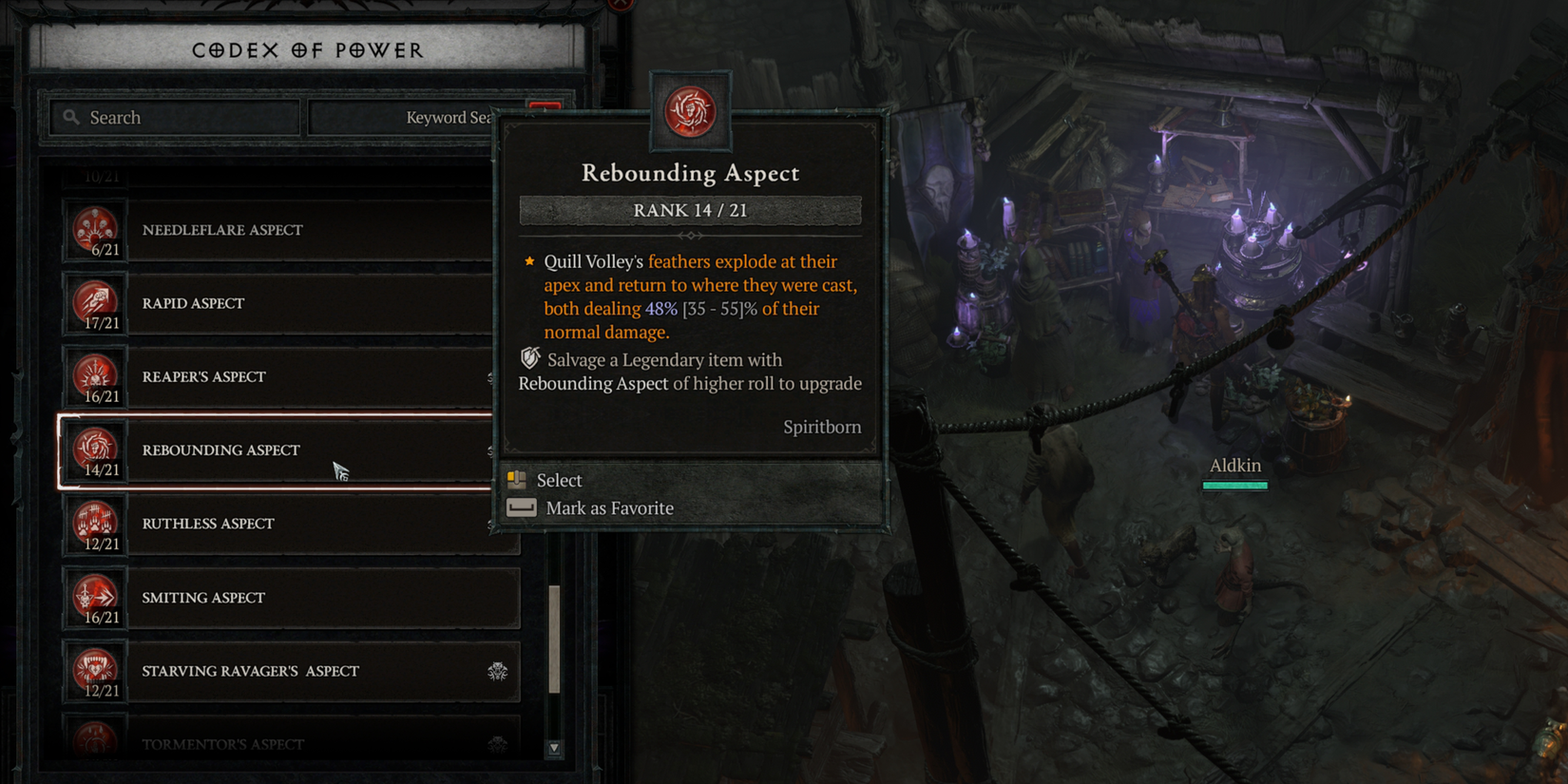Image resolution: width=1568 pixels, height=784 pixels.
Task: Toggle Mark as Favorite for Rebounding Aspect
Action: [x=608, y=507]
